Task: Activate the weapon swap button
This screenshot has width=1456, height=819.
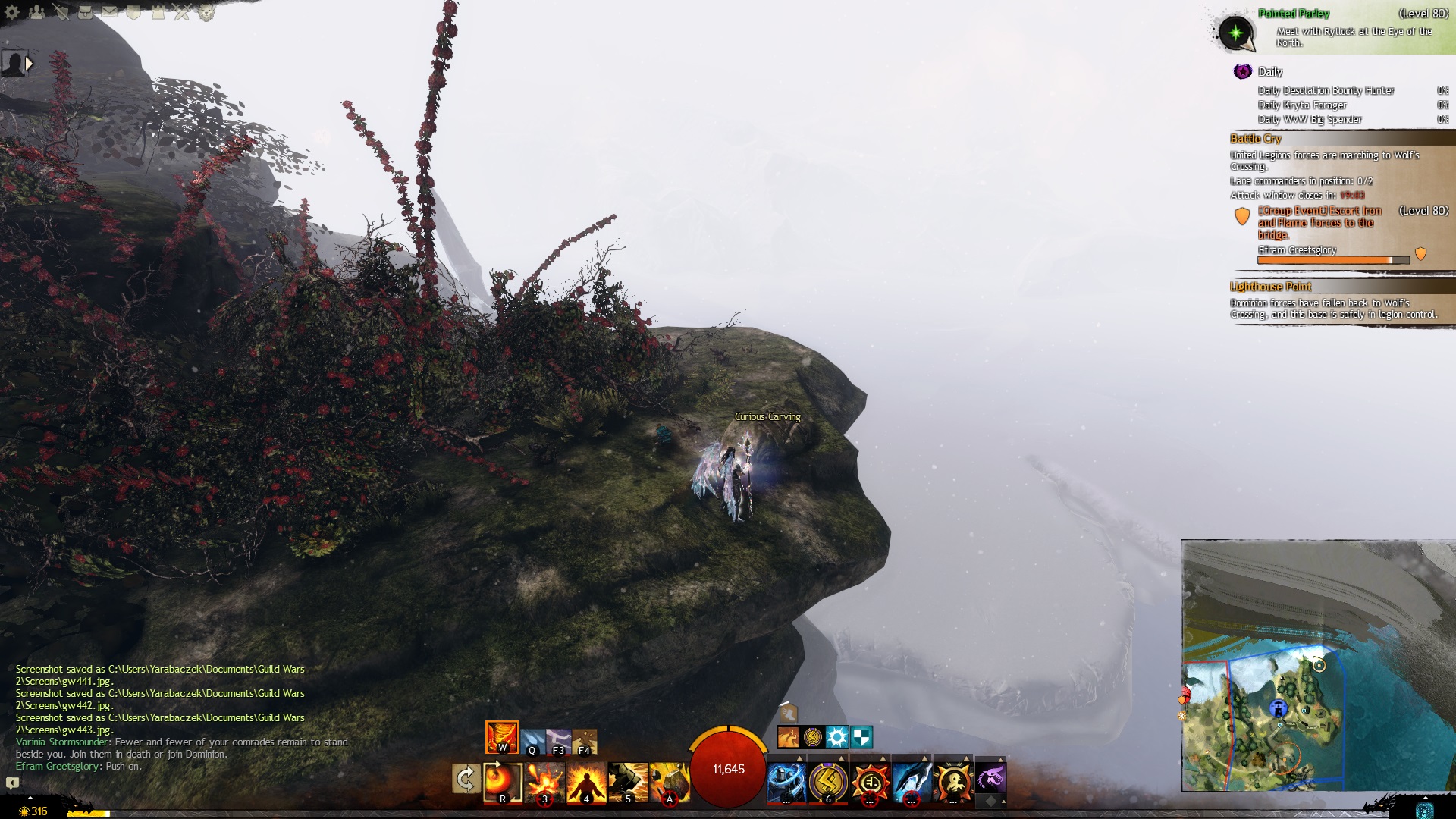Action: 466,779
